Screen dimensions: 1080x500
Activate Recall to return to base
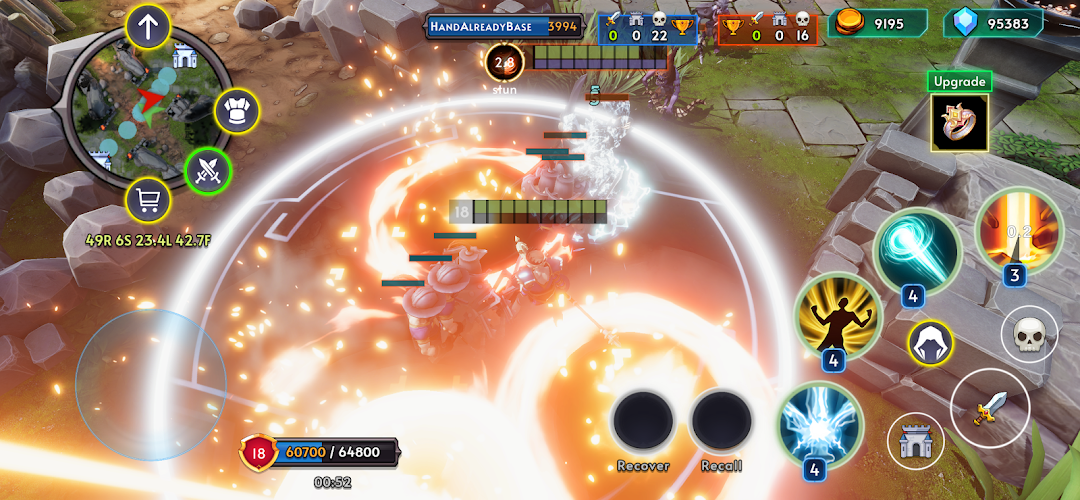721,420
